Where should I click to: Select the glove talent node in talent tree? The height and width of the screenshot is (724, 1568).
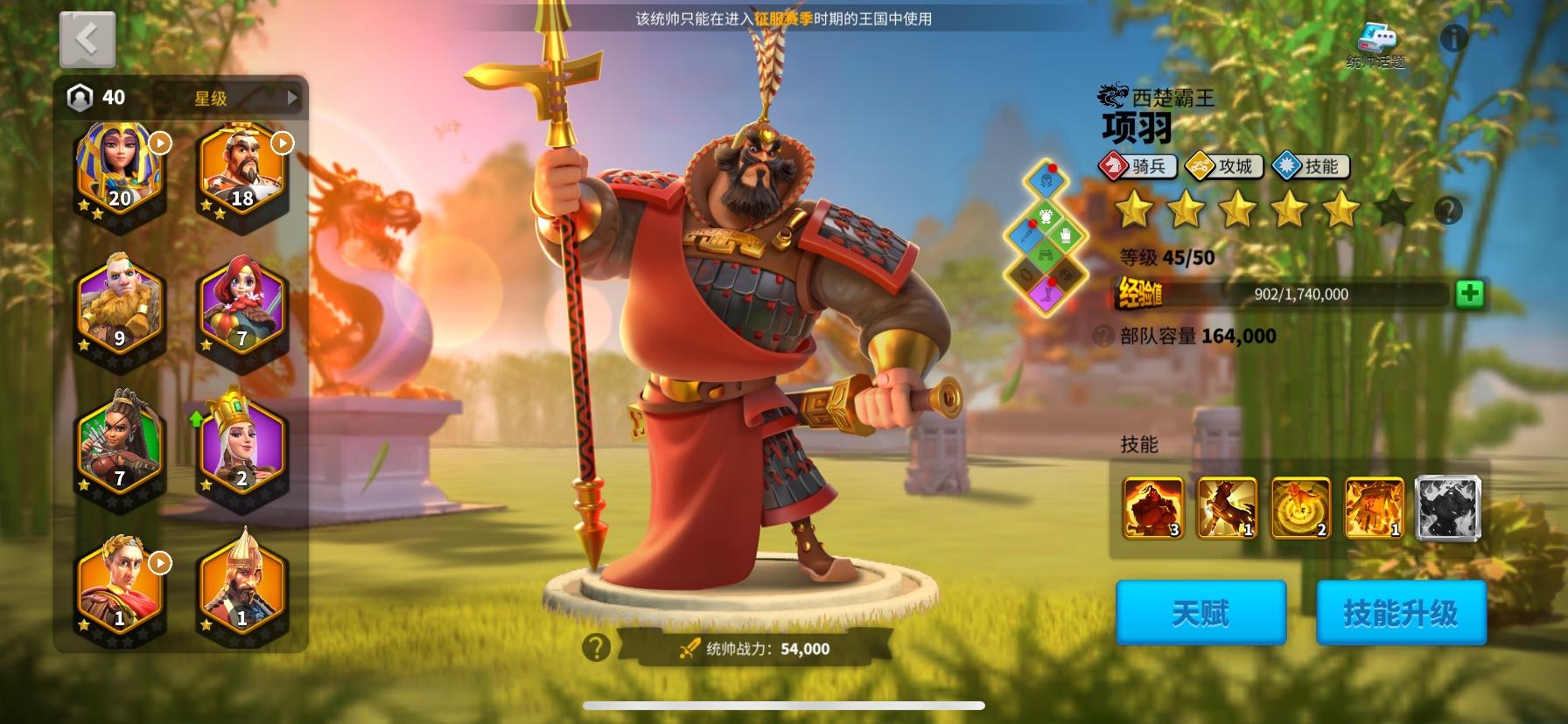point(1065,238)
